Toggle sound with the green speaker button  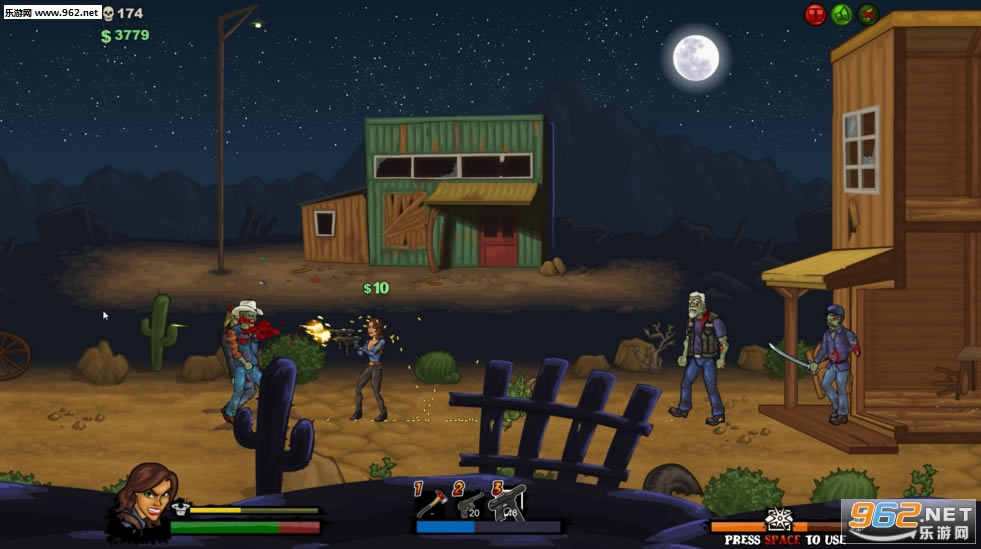(842, 15)
